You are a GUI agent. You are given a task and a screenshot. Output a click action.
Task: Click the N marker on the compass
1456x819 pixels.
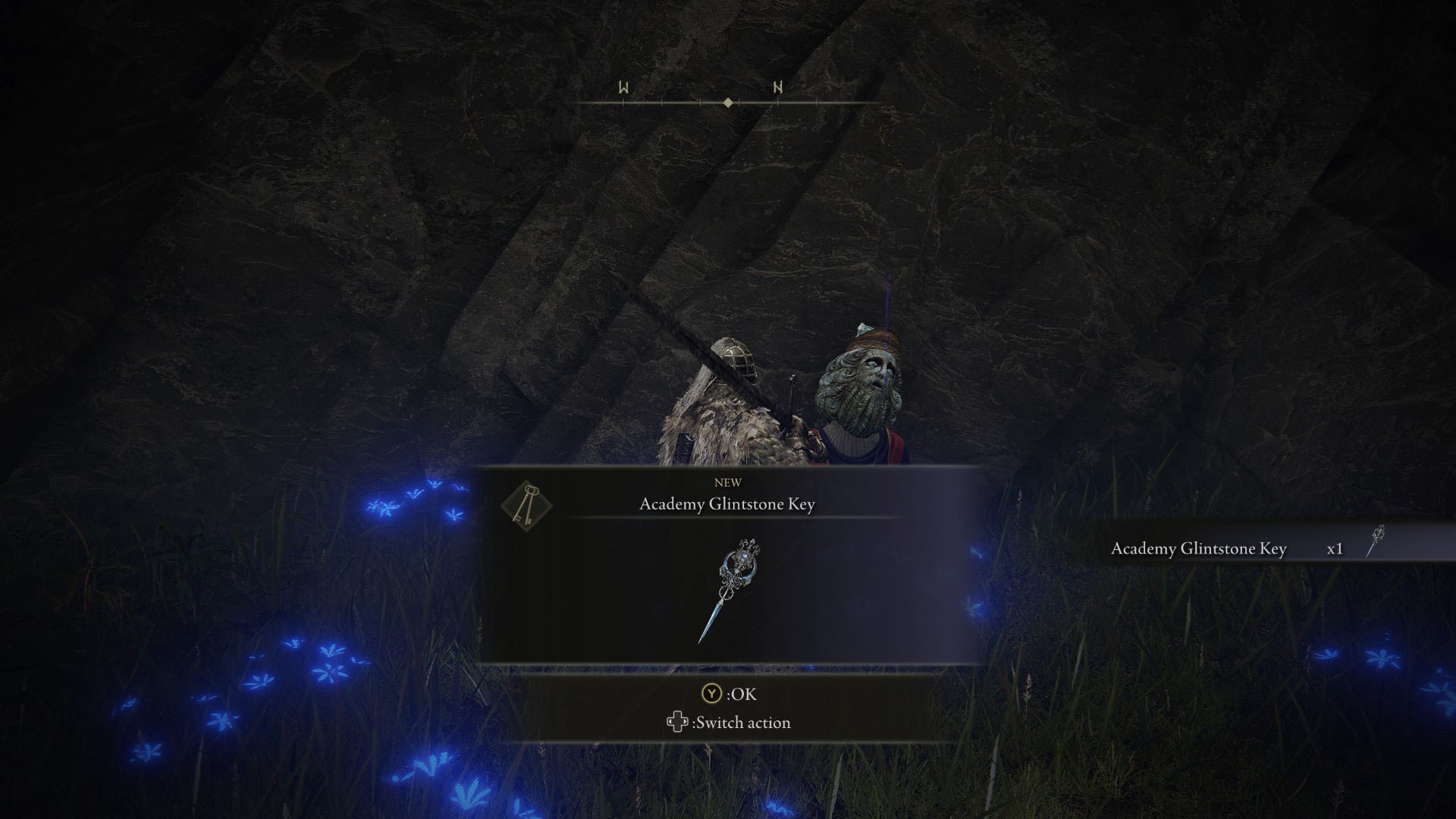pos(777,87)
